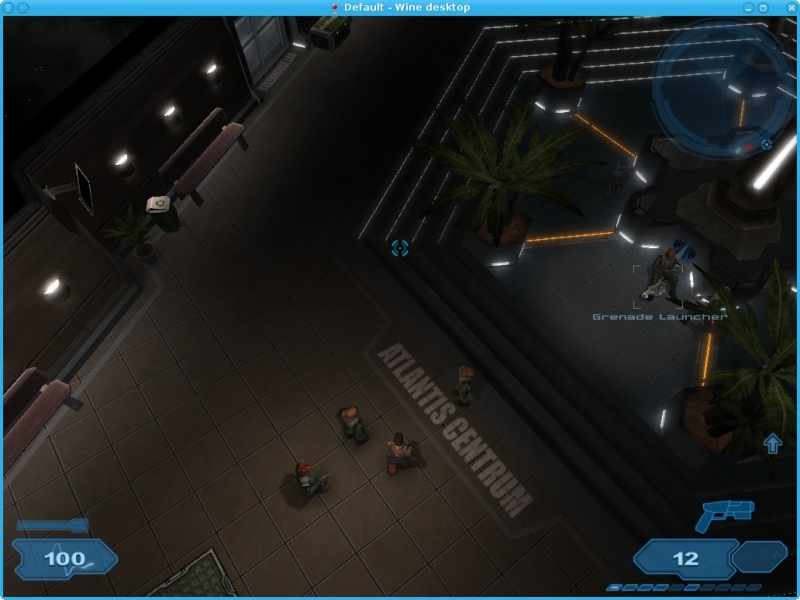Select the blue pistol weapon icon
This screenshot has height=600, width=800.
click(725, 516)
